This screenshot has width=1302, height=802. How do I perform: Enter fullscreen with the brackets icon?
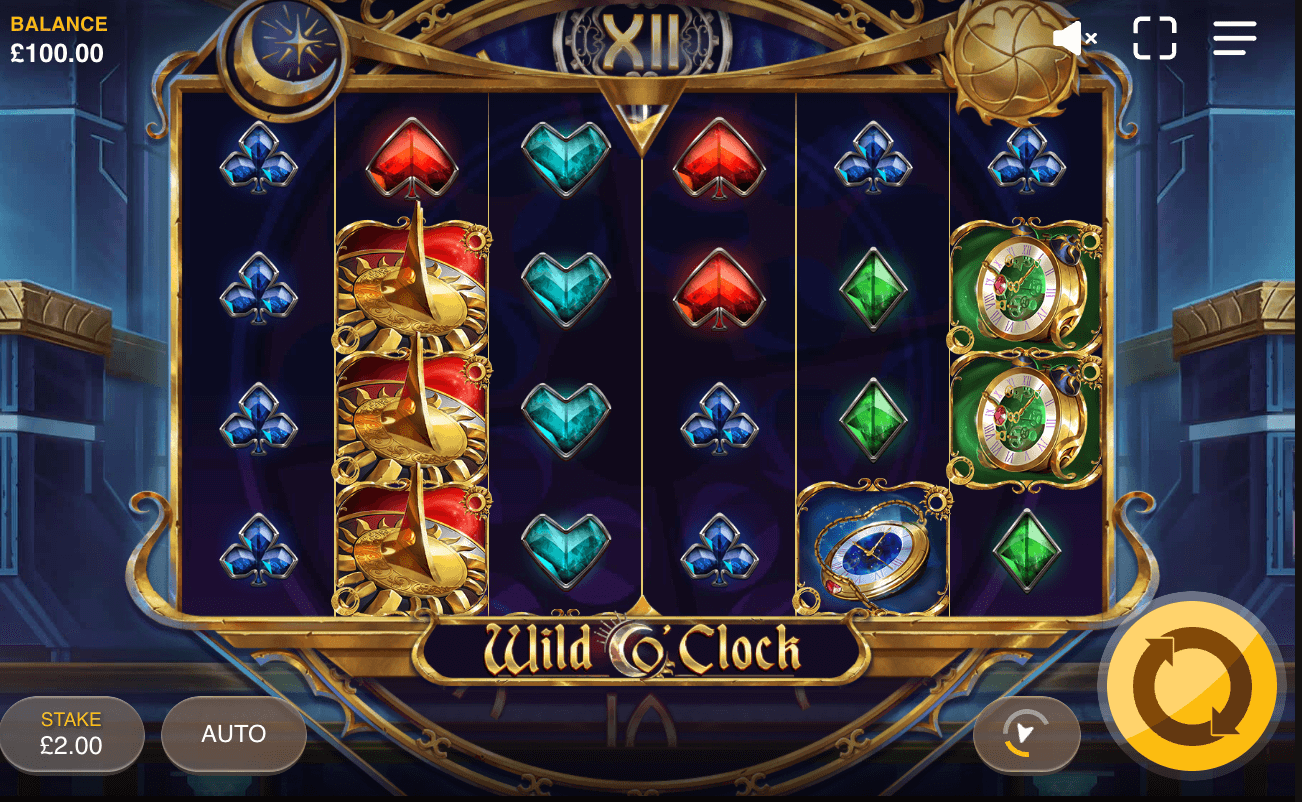coord(1156,37)
